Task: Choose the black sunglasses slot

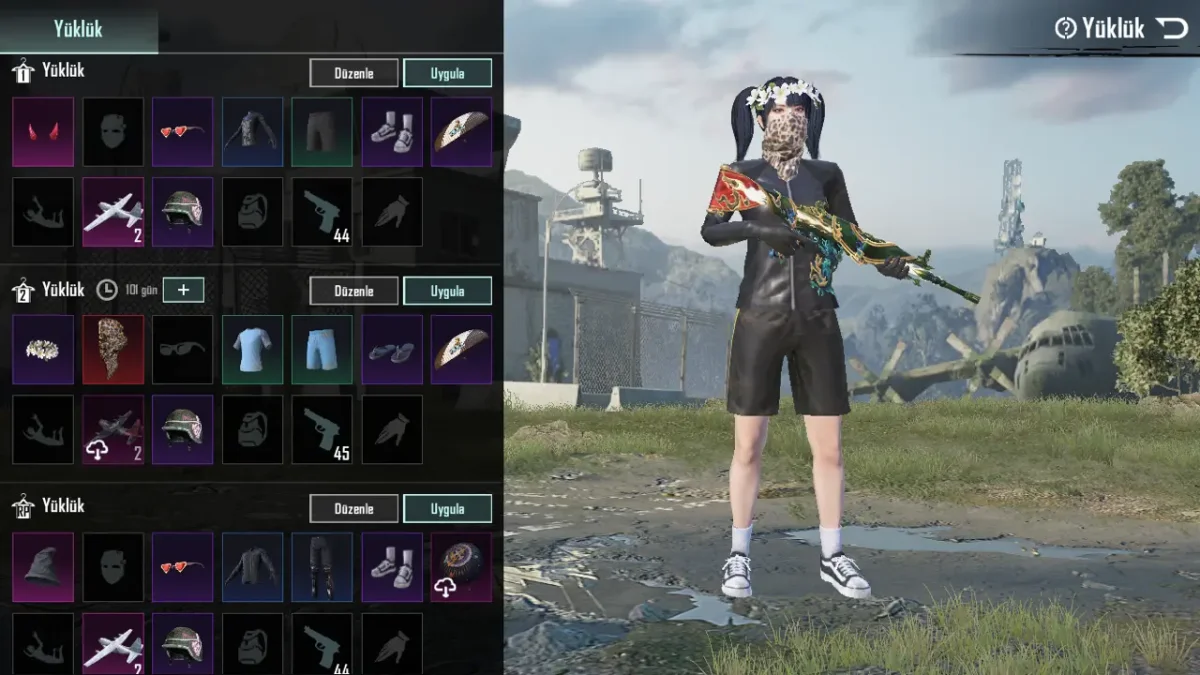Action: (182, 350)
